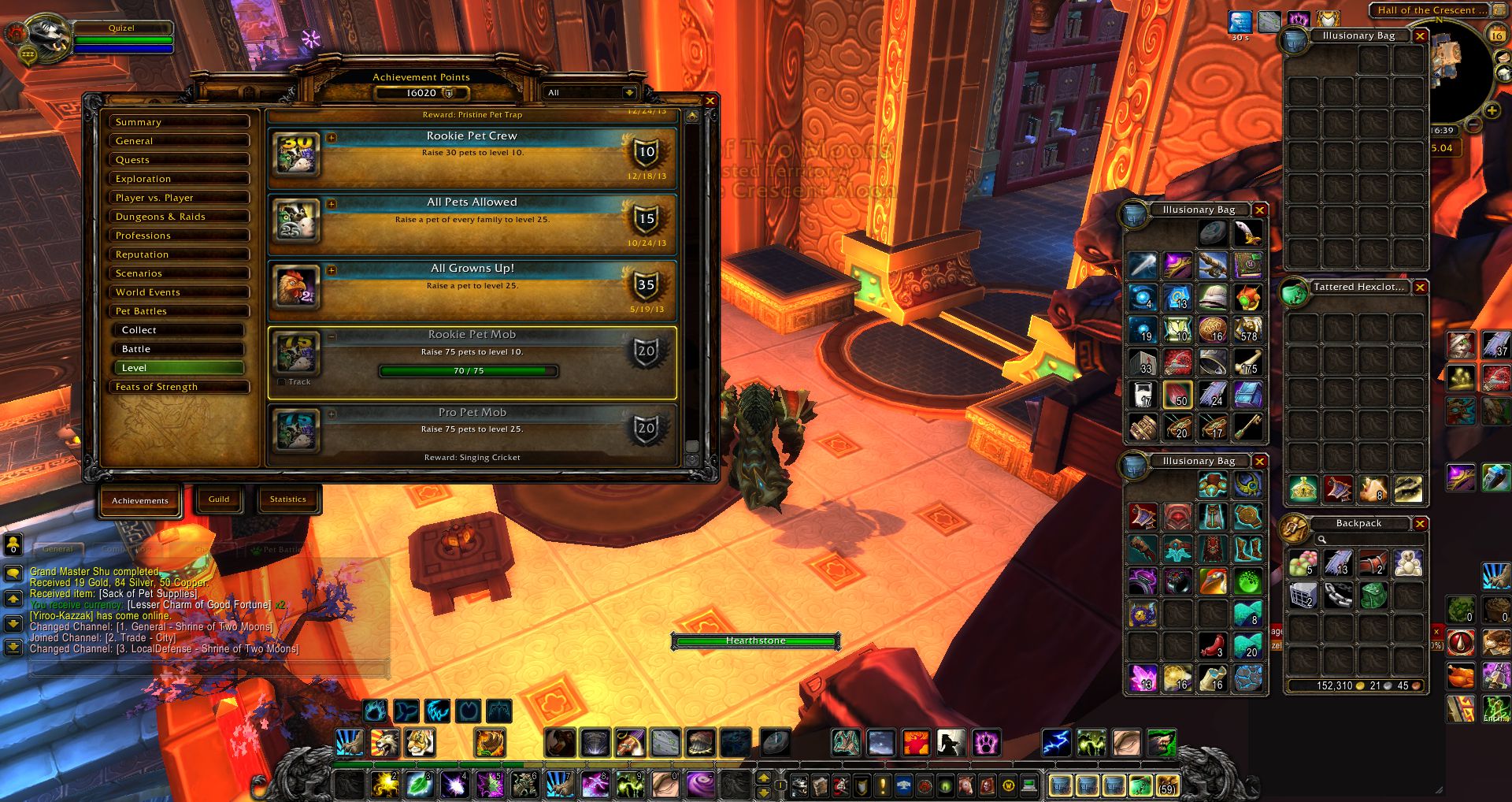1512x802 pixels.
Task: Toggle Track checkbox for Rookie Pet Mob
Action: pos(282,382)
